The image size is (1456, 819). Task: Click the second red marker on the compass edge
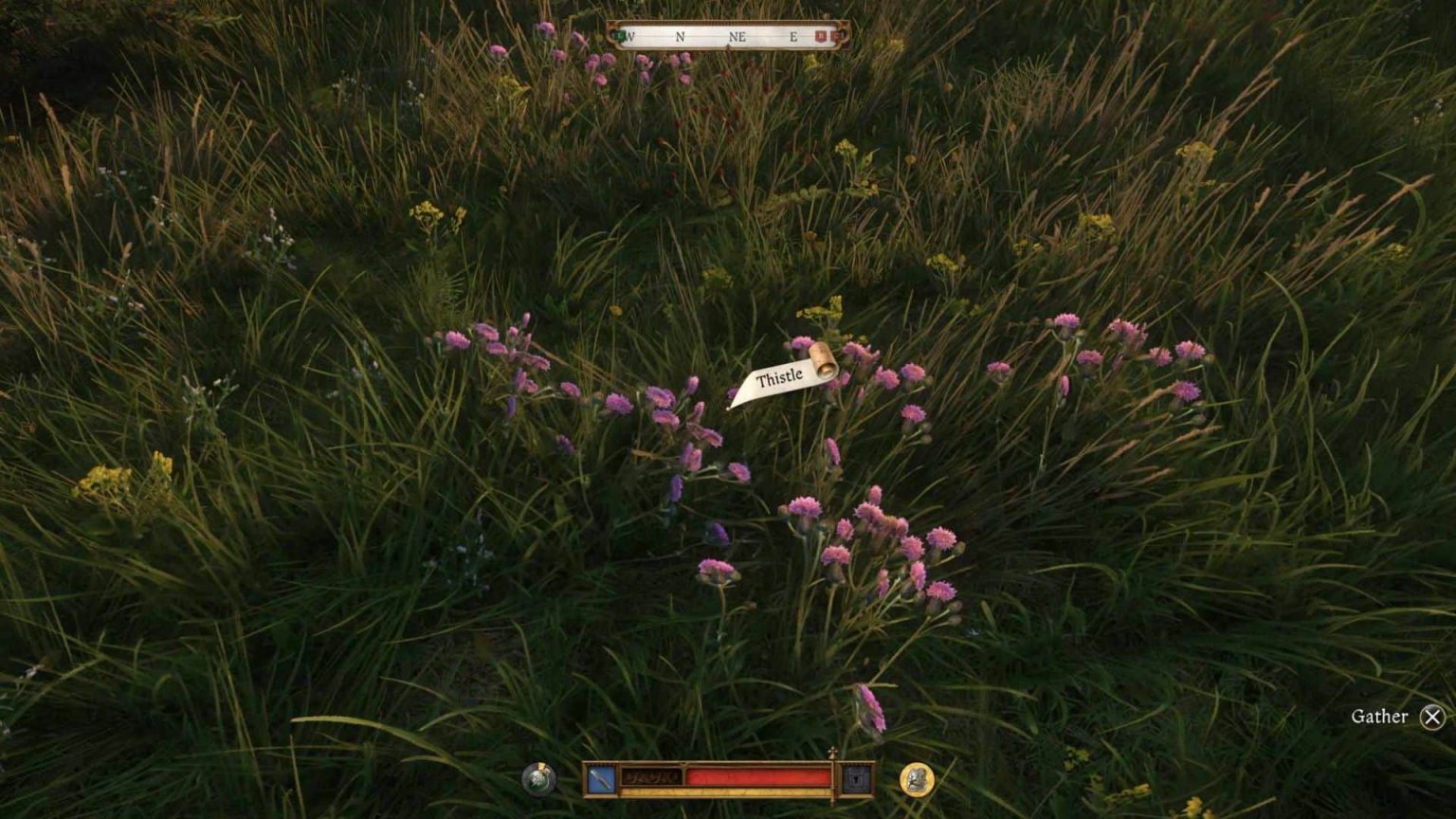(837, 36)
